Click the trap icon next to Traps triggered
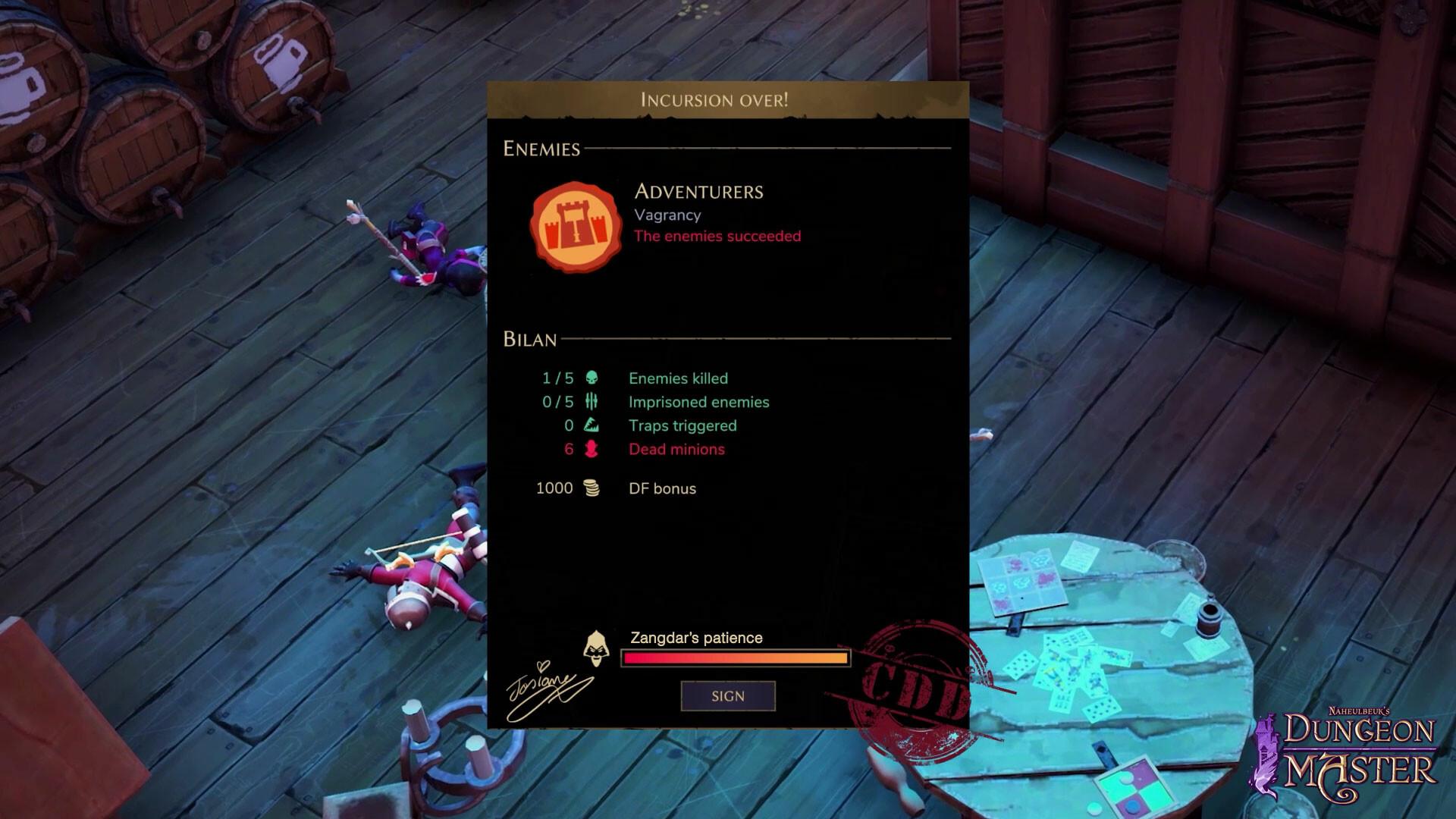 tap(592, 425)
